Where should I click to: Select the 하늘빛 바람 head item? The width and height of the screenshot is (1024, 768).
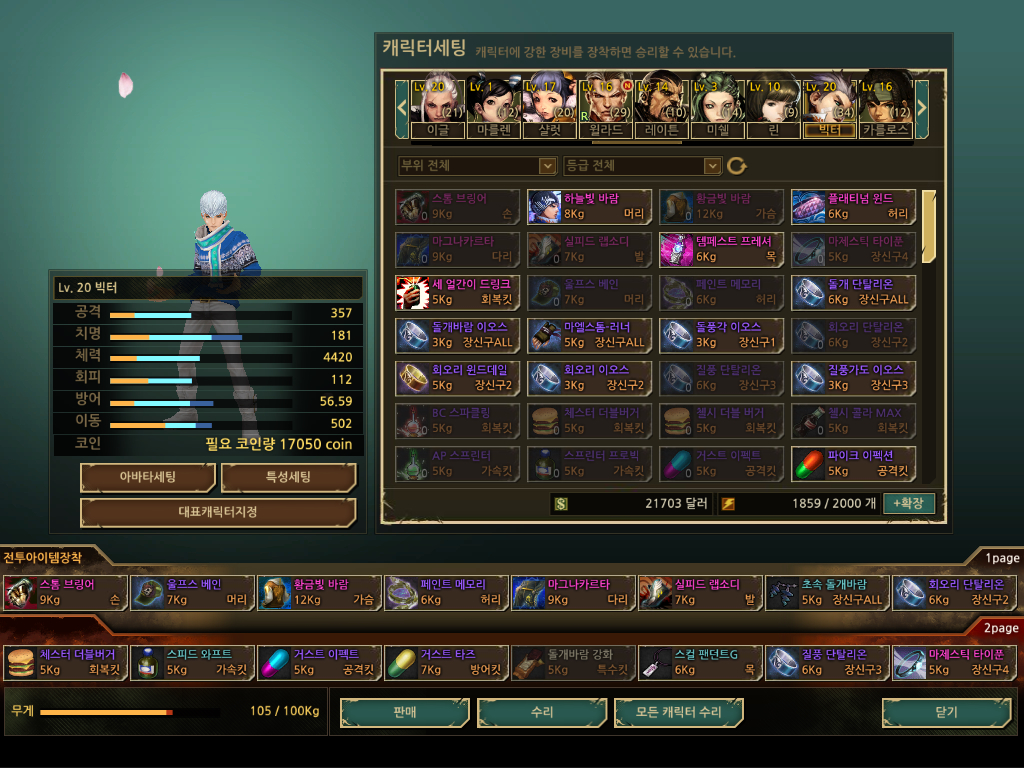[x=590, y=207]
